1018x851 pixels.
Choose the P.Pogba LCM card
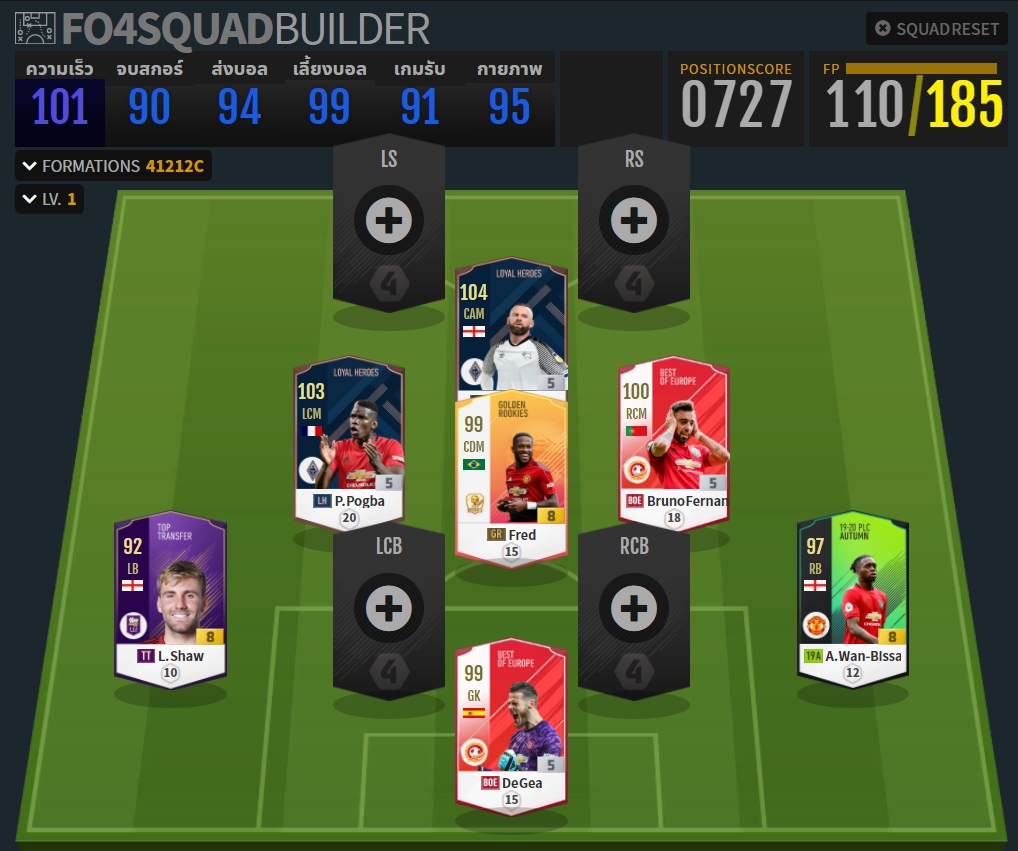point(349,440)
